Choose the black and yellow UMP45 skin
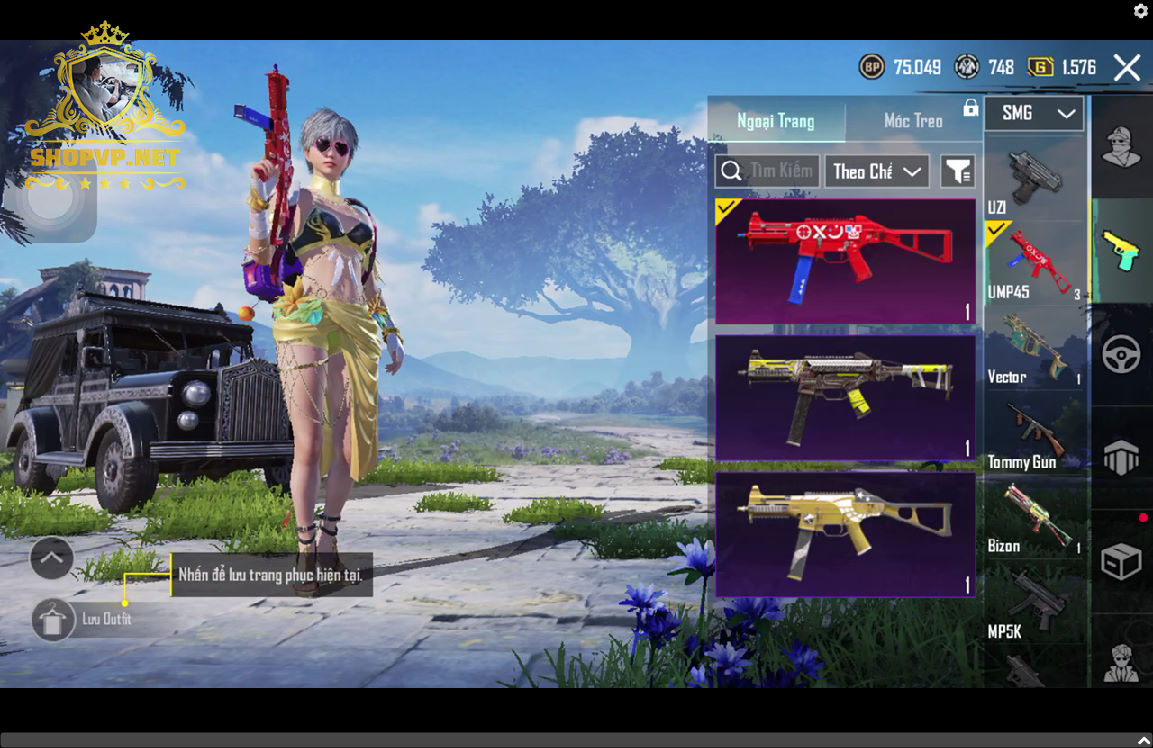Viewport: 1153px width, 748px height. click(x=845, y=397)
